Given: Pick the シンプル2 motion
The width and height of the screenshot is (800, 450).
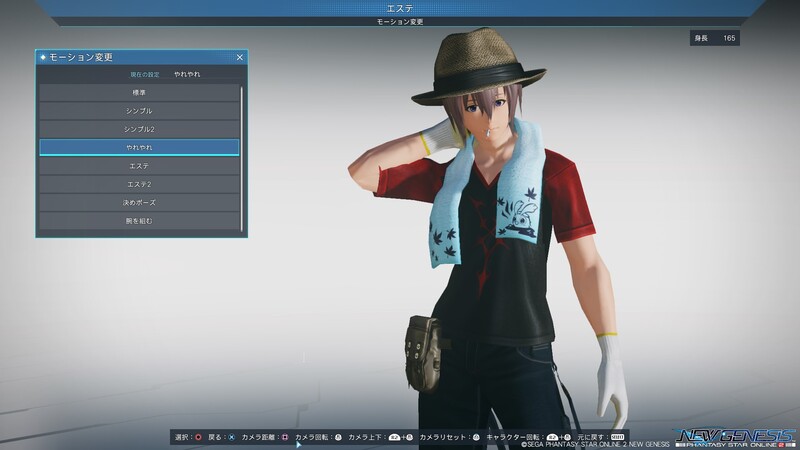Looking at the screenshot, I should click(x=139, y=129).
